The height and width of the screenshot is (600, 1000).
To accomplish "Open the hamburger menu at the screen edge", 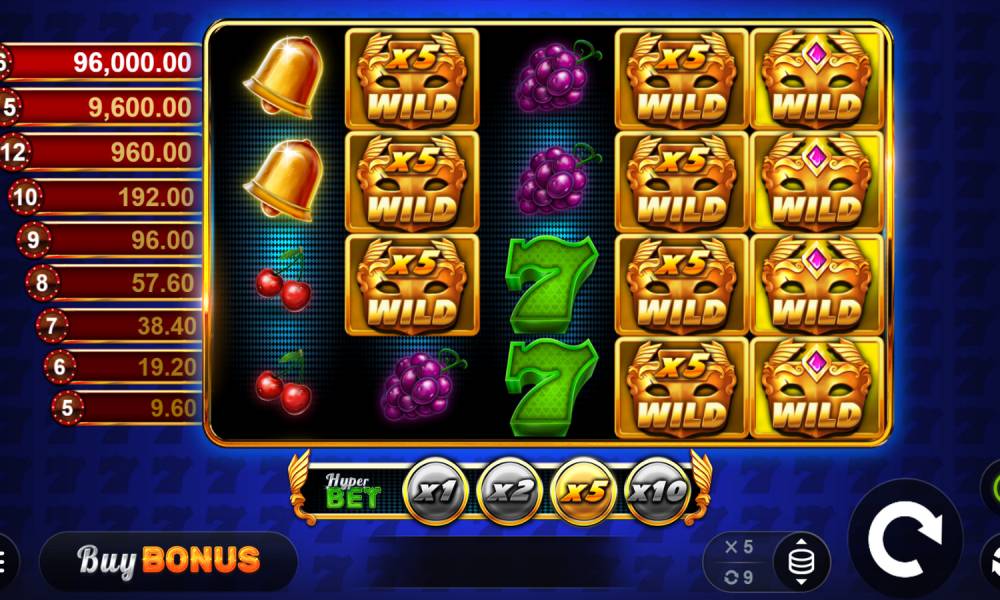I will coord(5,560).
